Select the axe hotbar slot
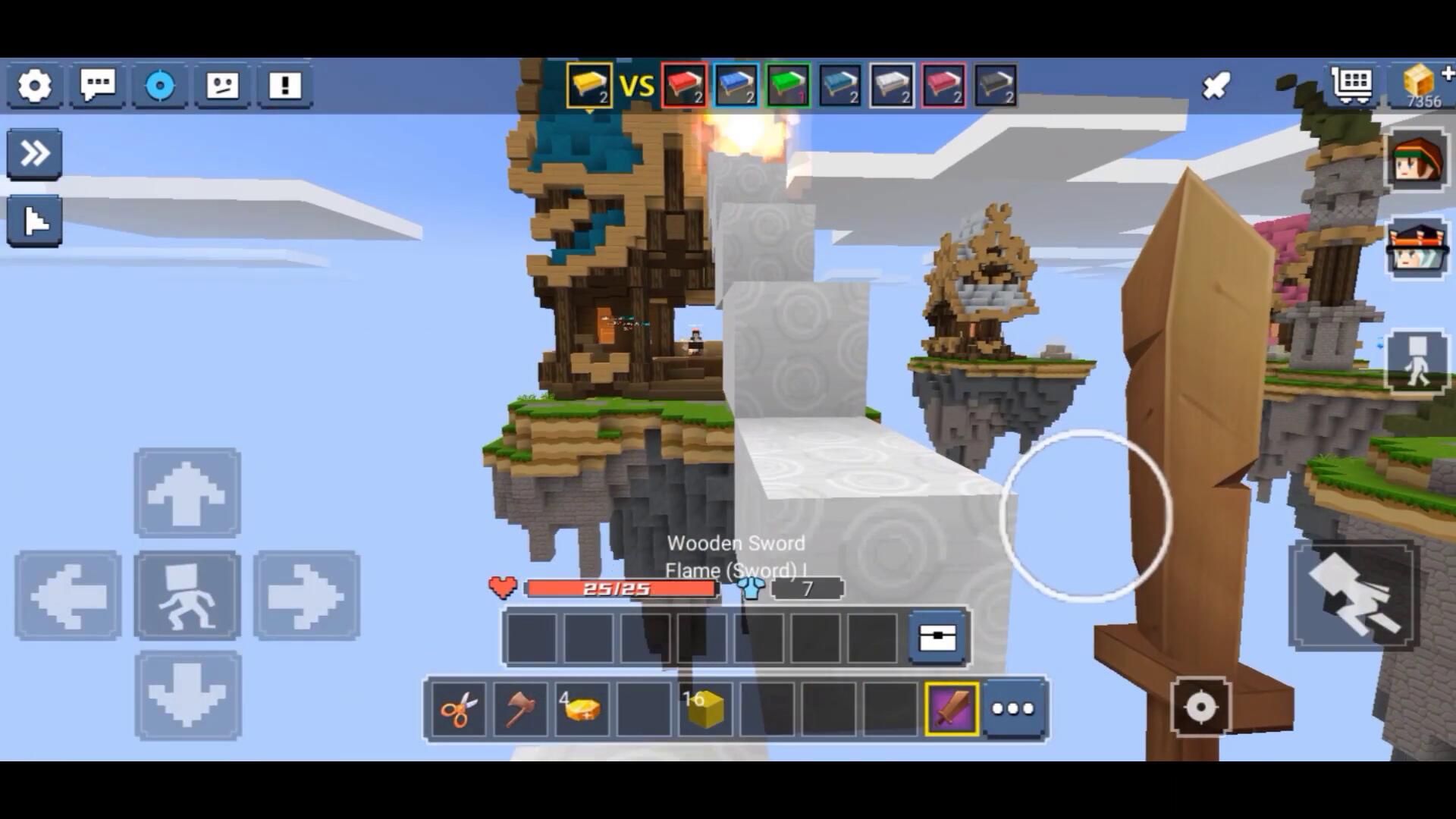 [520, 710]
